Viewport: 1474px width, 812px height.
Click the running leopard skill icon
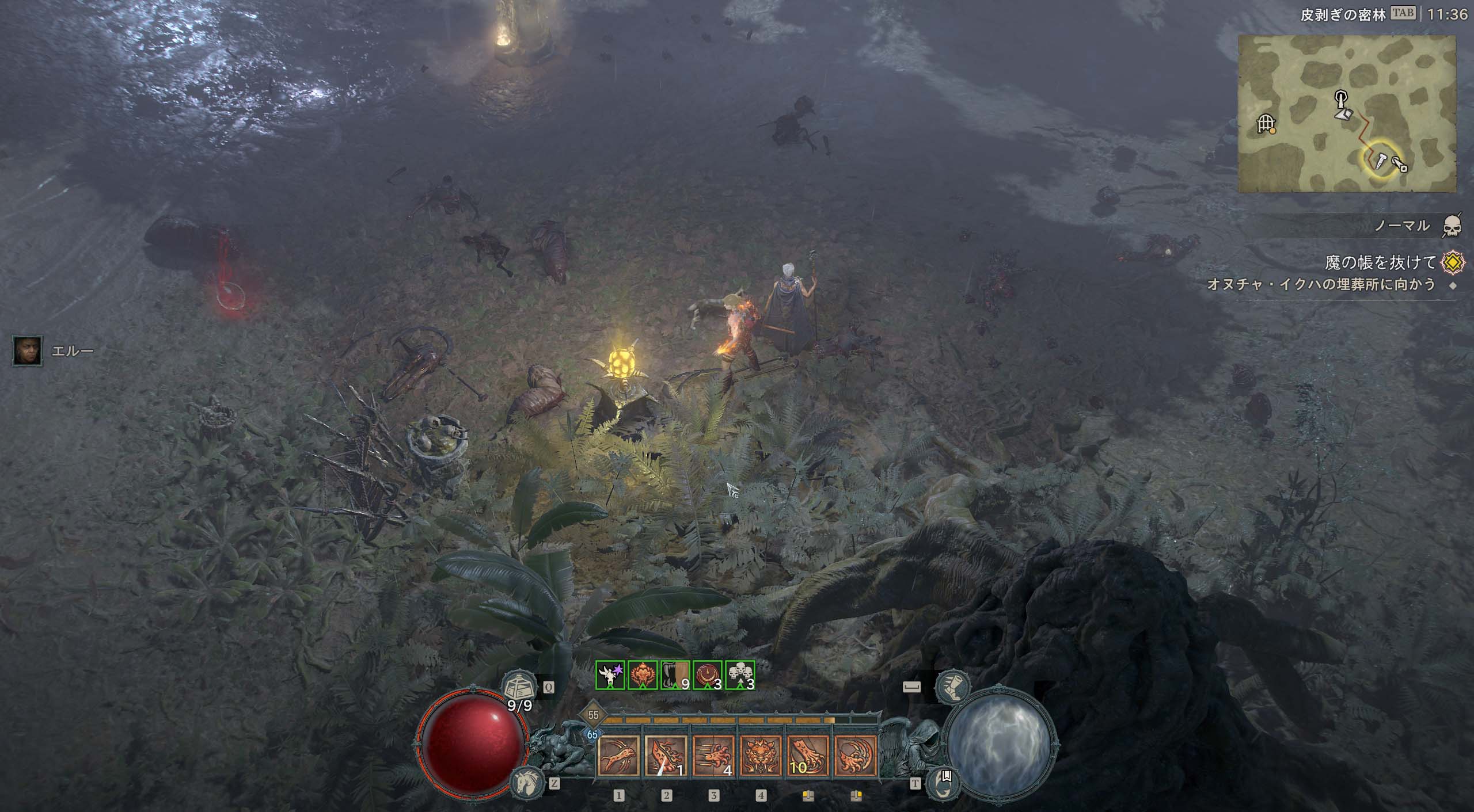pyautogui.click(x=619, y=755)
